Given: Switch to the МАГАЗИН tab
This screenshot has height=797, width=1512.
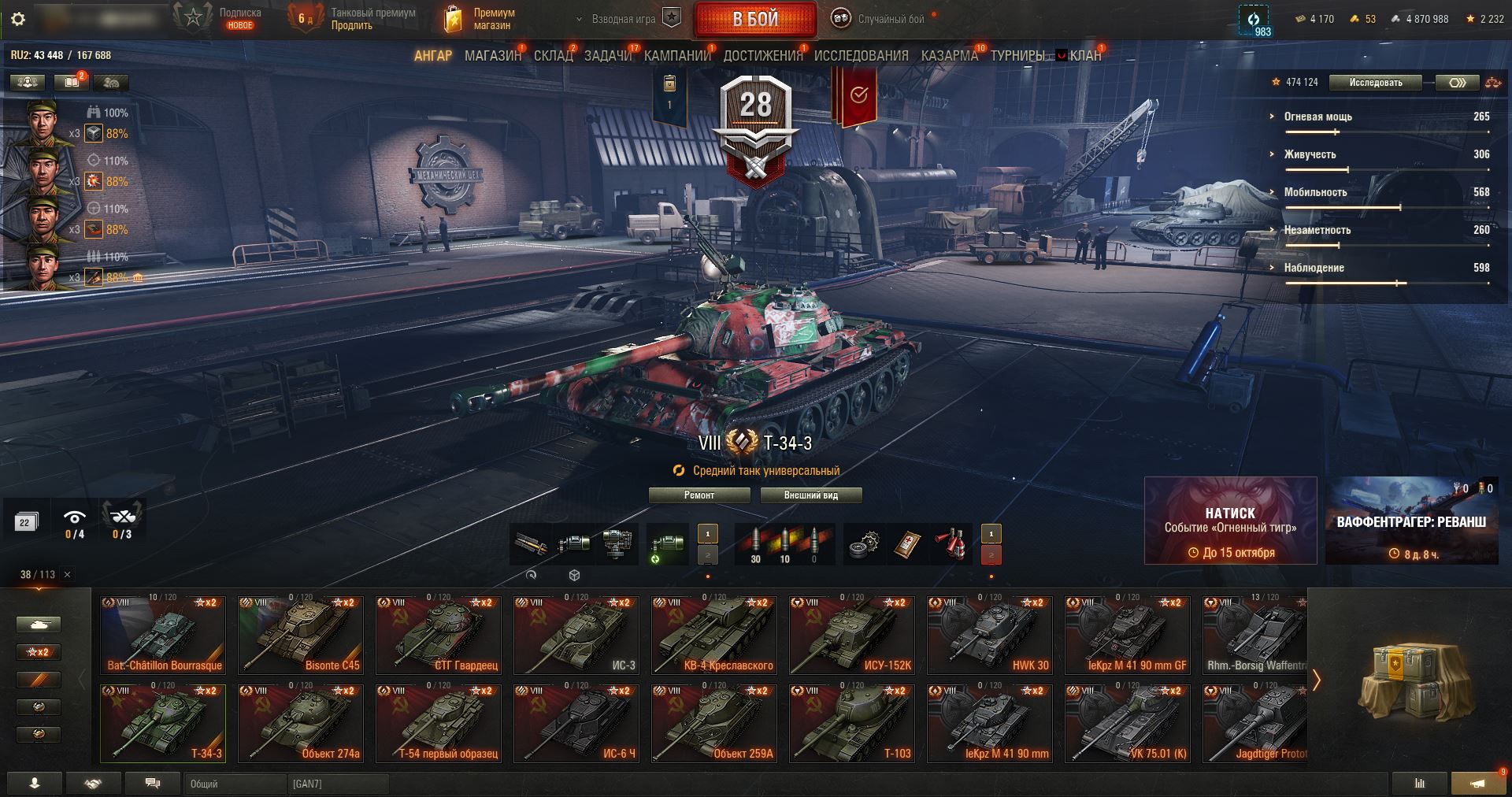Looking at the screenshot, I should click(x=492, y=56).
